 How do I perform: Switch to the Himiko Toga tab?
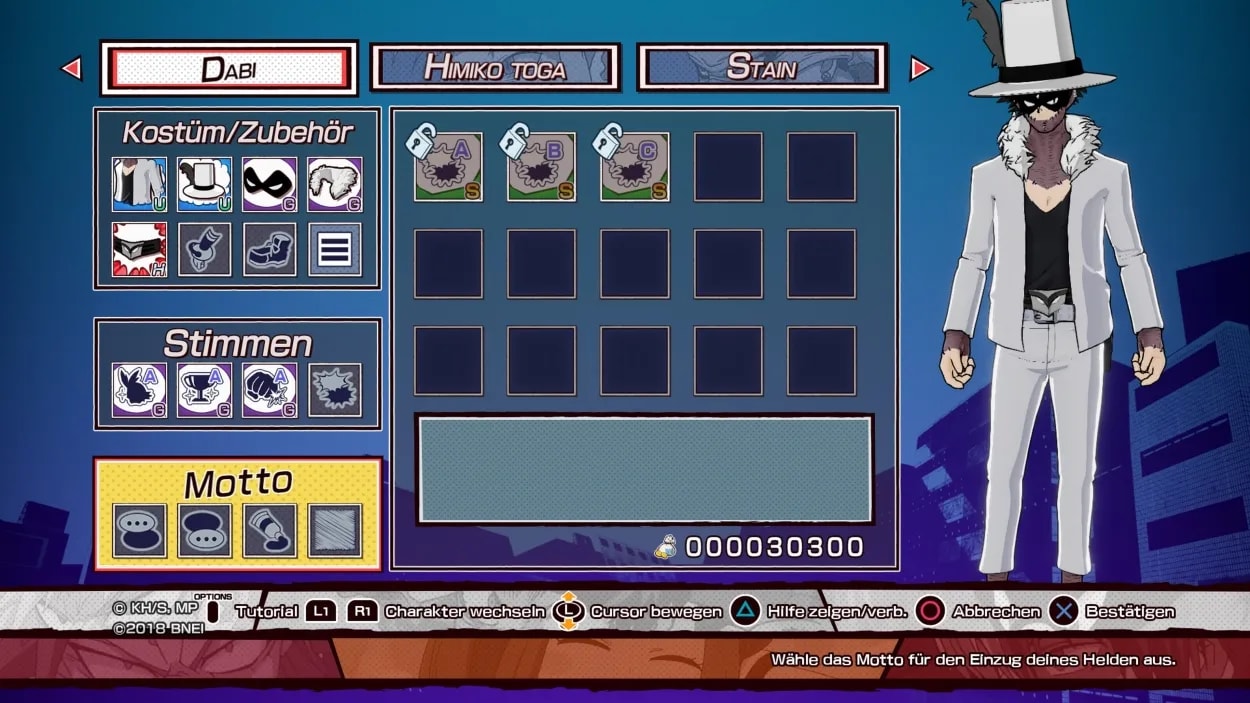[495, 68]
